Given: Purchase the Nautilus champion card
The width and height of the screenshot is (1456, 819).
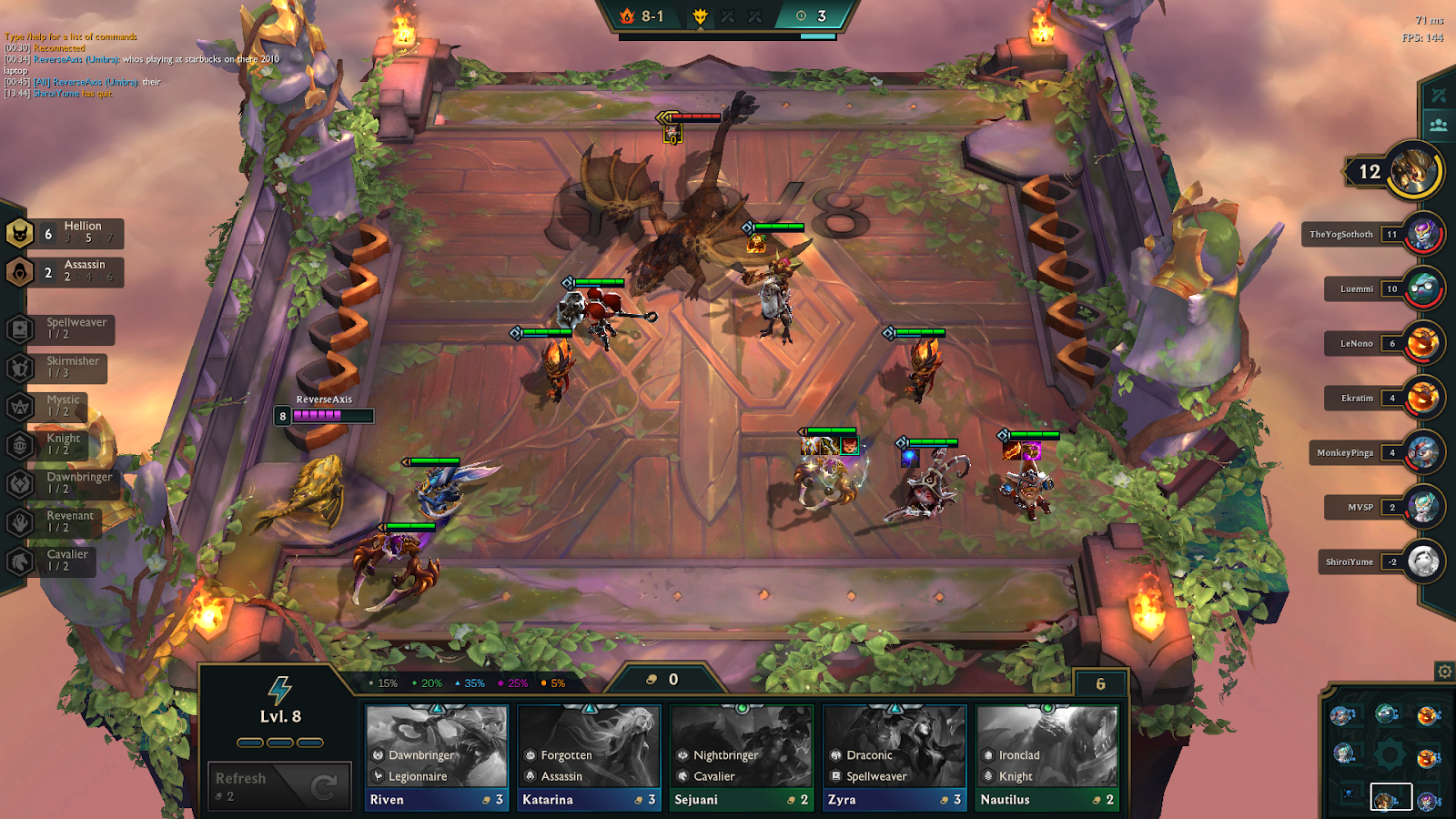Looking at the screenshot, I should [x=1046, y=757].
